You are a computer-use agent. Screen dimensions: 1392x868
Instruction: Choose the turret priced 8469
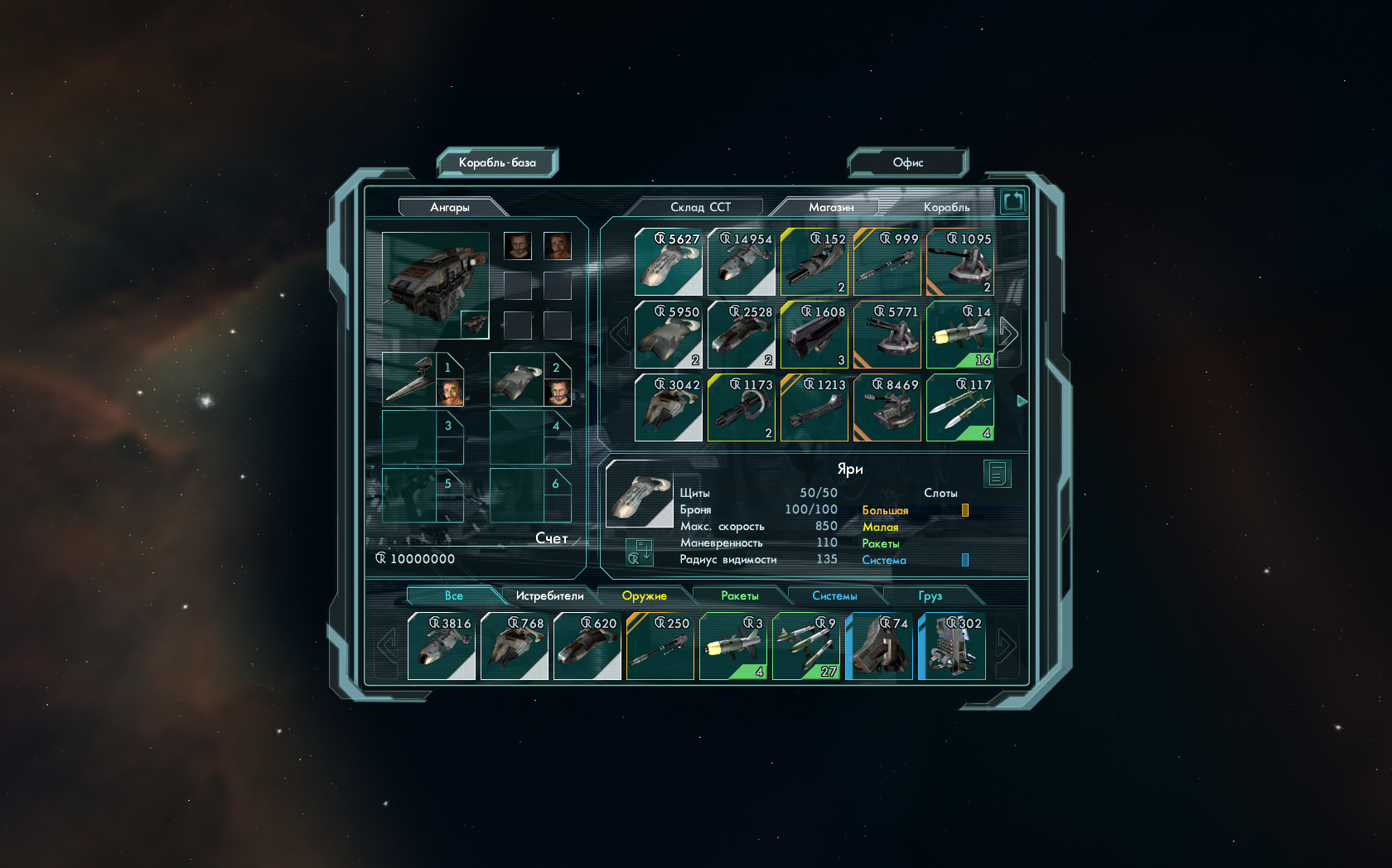tap(887, 408)
